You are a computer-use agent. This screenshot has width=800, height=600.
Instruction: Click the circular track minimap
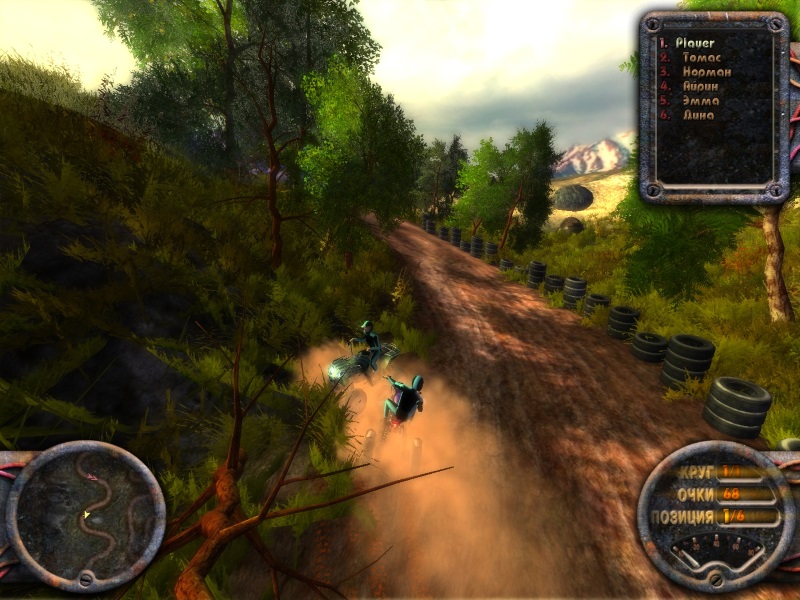[85, 517]
